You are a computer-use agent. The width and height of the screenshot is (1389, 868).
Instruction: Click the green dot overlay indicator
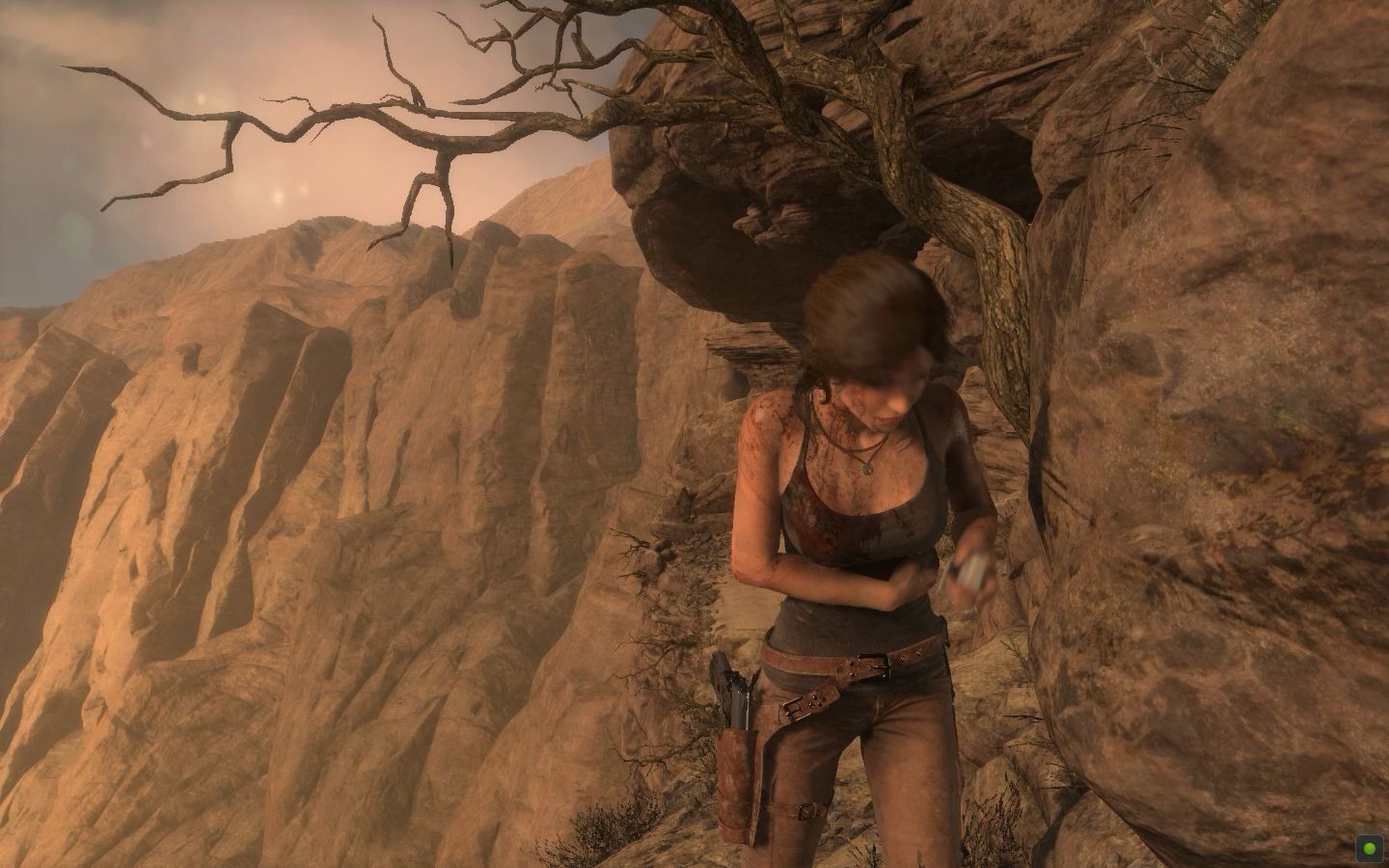(1367, 847)
